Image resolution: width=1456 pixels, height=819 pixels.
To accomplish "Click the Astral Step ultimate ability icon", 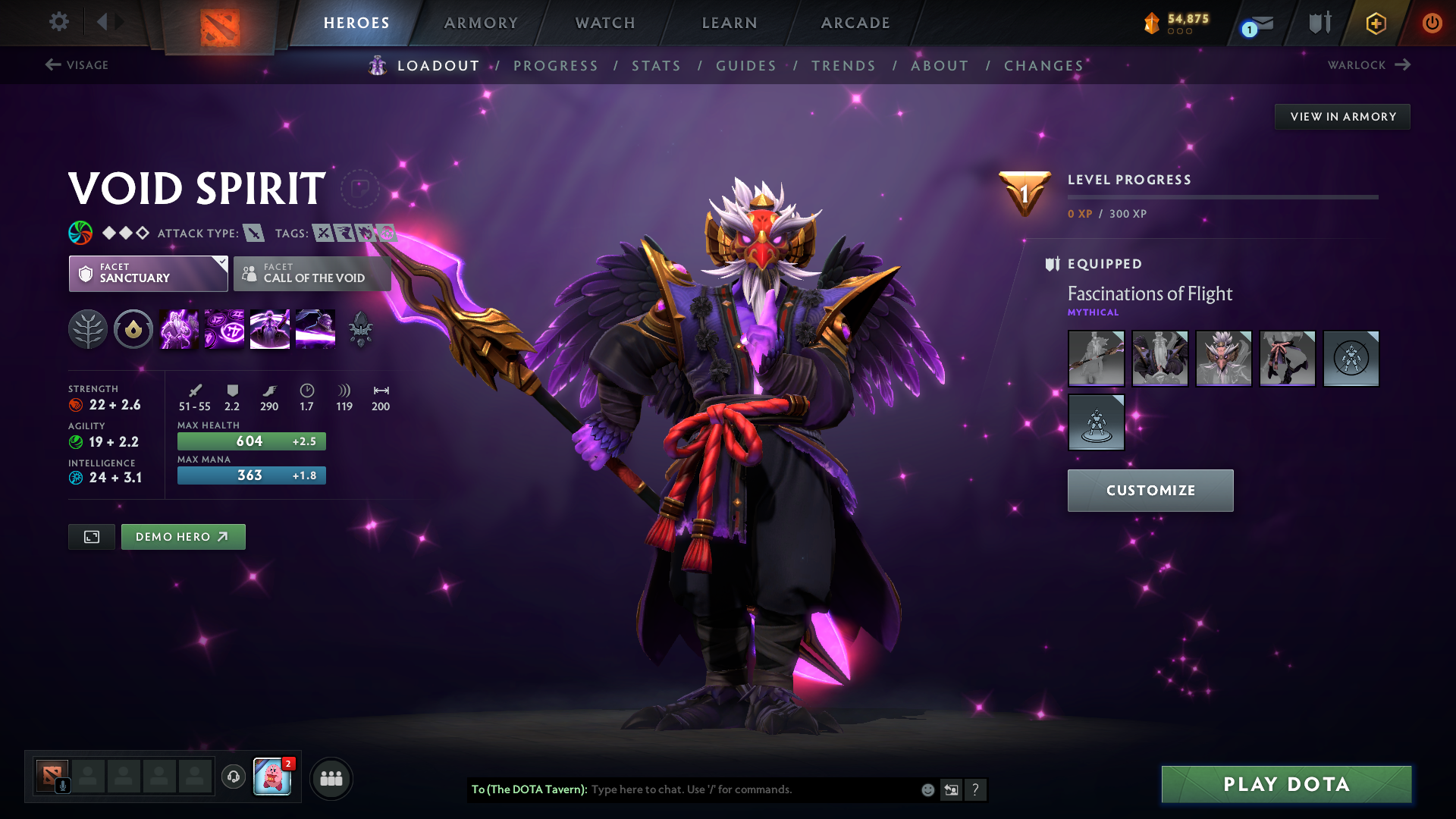I will 315,328.
